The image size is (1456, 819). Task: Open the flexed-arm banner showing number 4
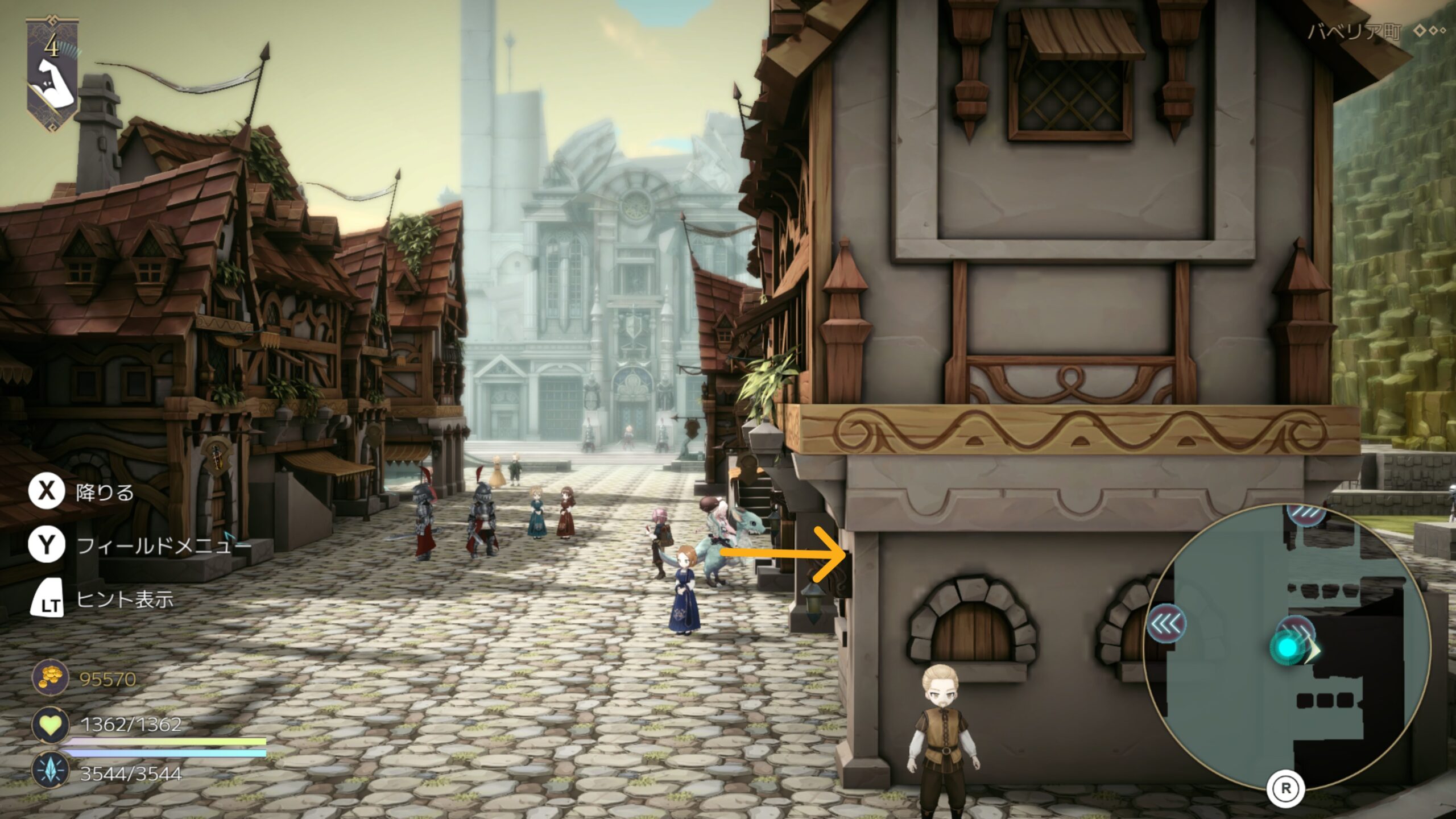pyautogui.click(x=52, y=74)
